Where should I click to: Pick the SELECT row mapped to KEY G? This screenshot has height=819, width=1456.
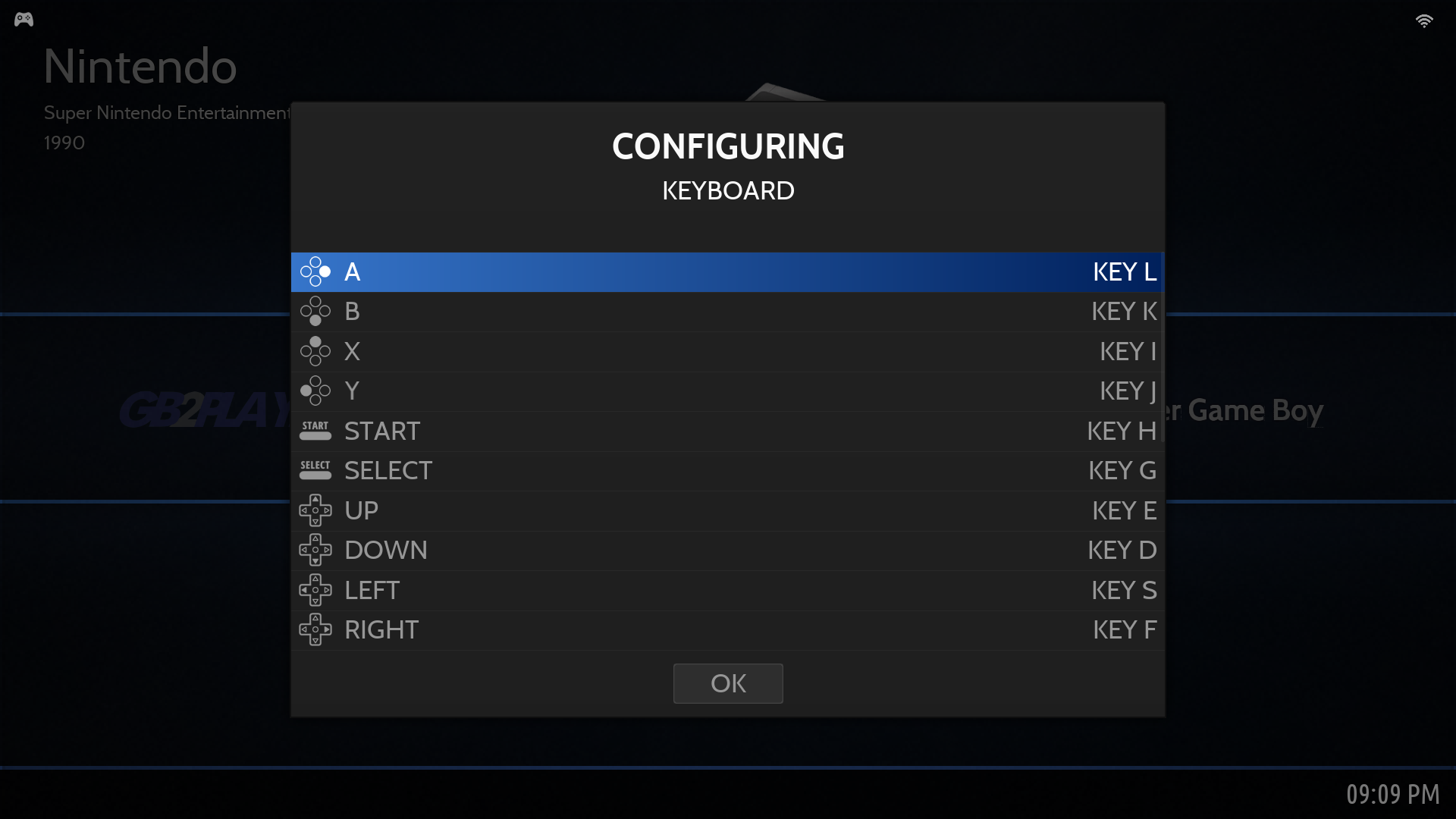[x=1122, y=470]
